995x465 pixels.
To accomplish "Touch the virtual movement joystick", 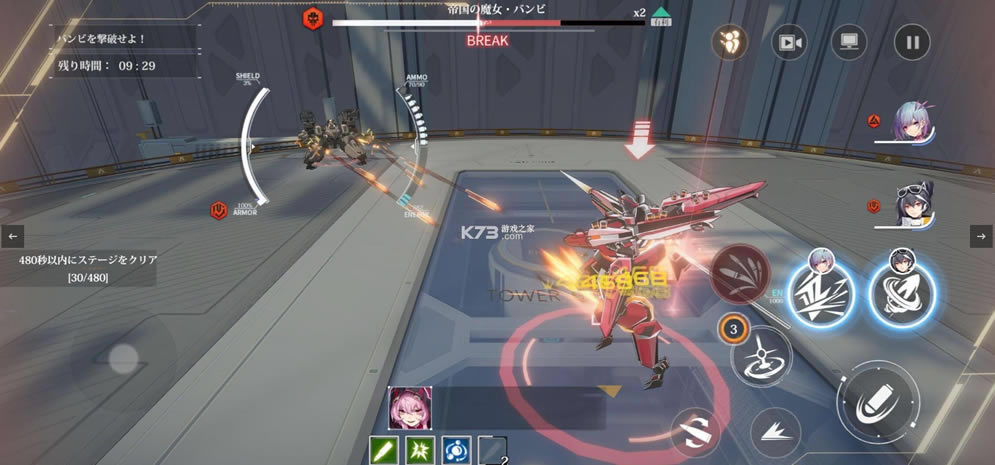I will 124,358.
